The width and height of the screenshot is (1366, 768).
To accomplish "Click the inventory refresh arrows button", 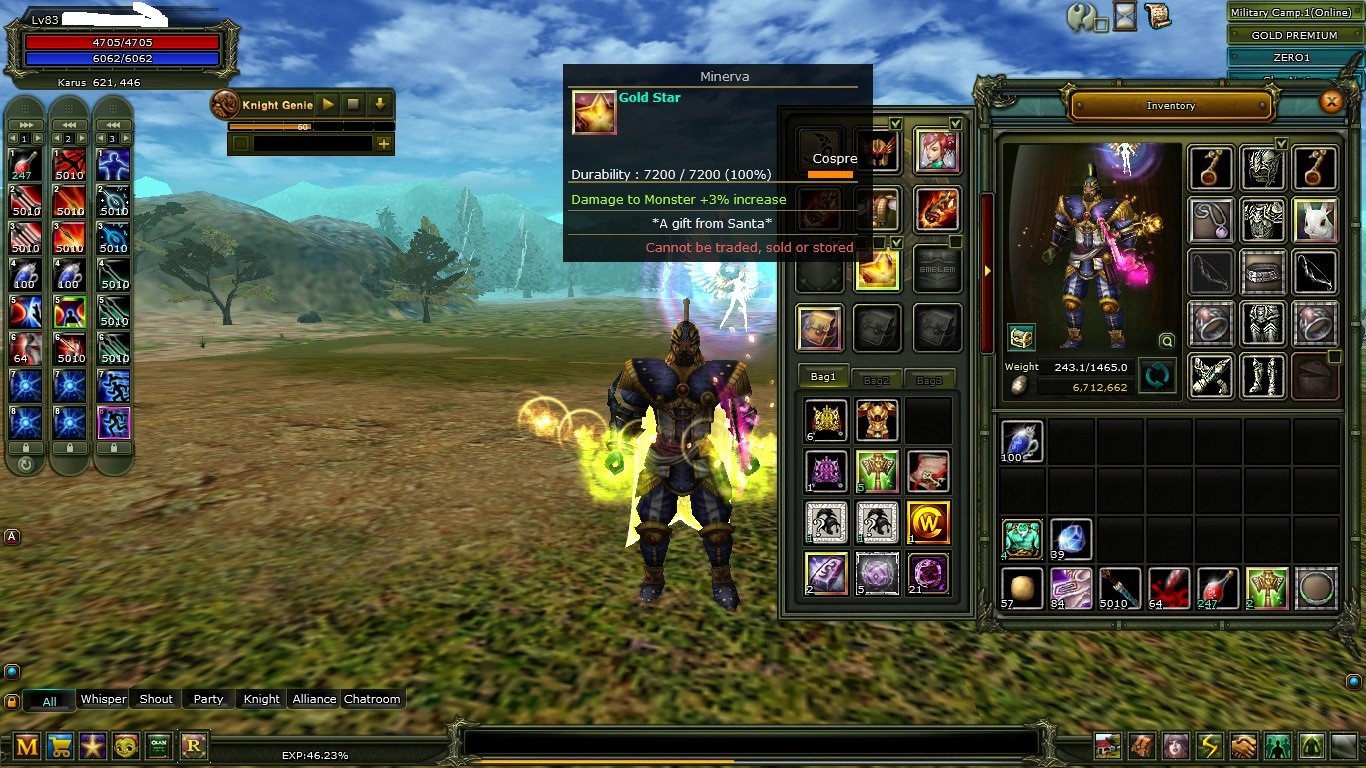I will pyautogui.click(x=1158, y=376).
